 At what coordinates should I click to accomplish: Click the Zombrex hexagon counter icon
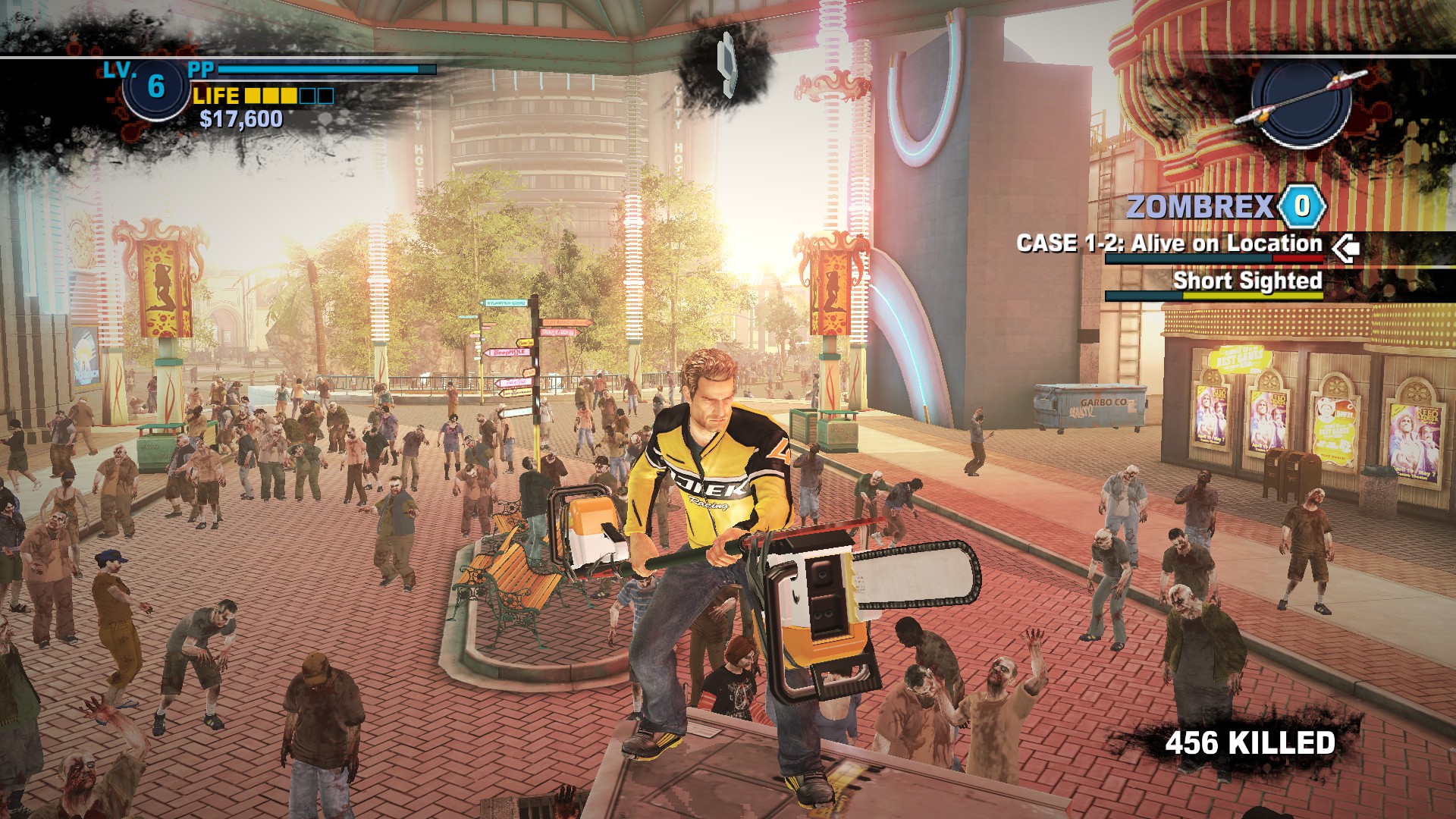tap(1302, 206)
